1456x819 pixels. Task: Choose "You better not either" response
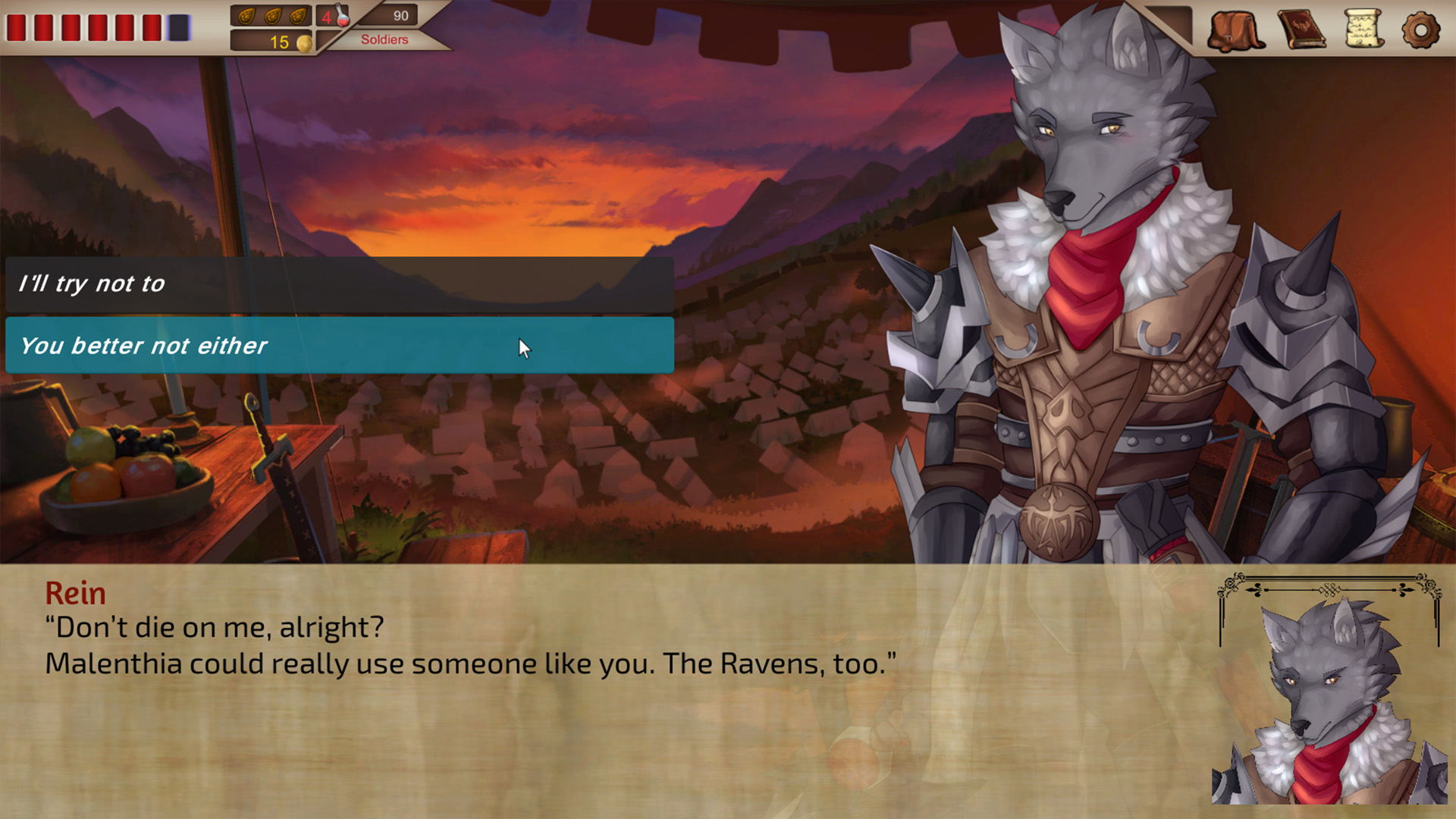tap(340, 345)
